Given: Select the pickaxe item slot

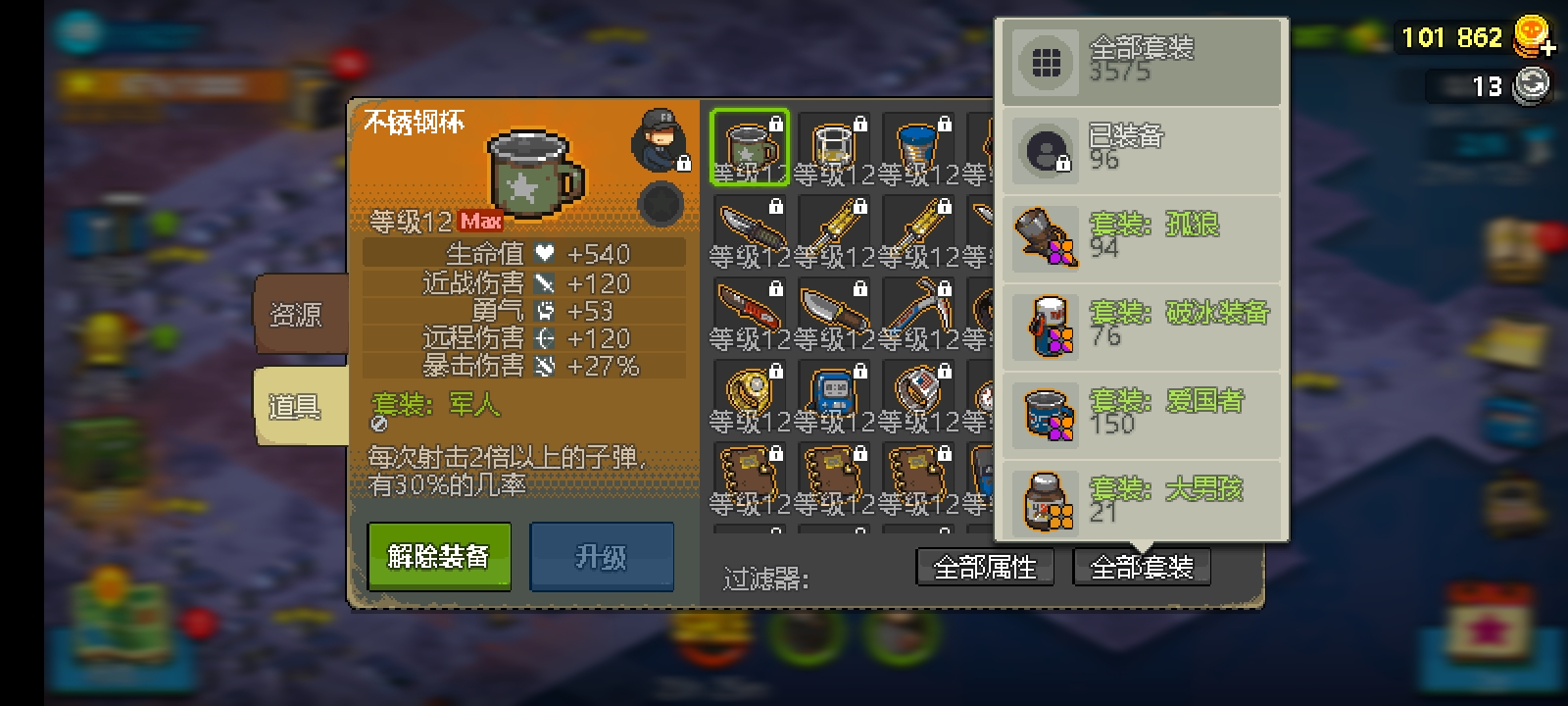Looking at the screenshot, I should pyautogui.click(x=918, y=312).
